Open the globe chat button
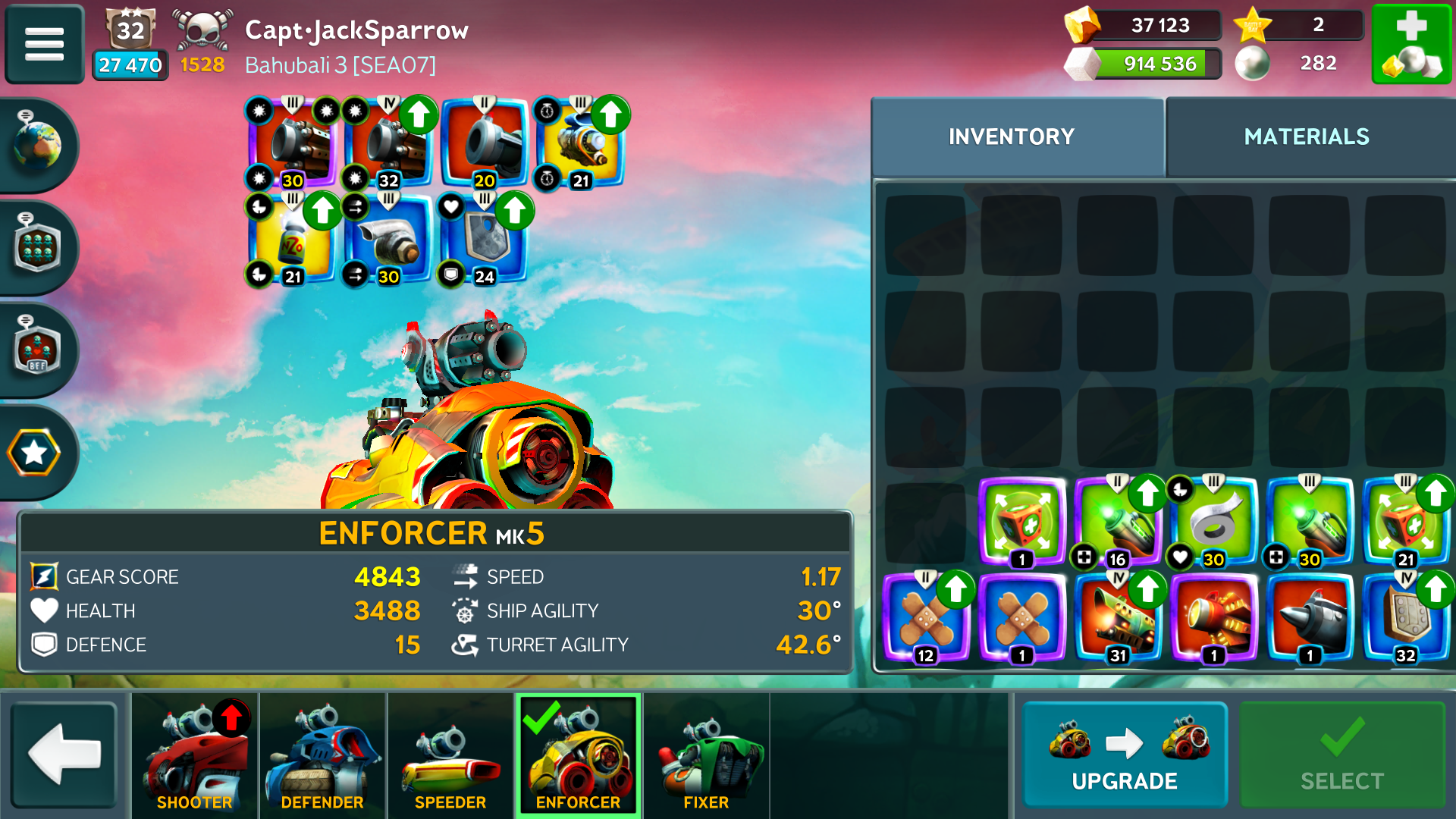Screen dimensions: 1456x819 (x=36, y=144)
